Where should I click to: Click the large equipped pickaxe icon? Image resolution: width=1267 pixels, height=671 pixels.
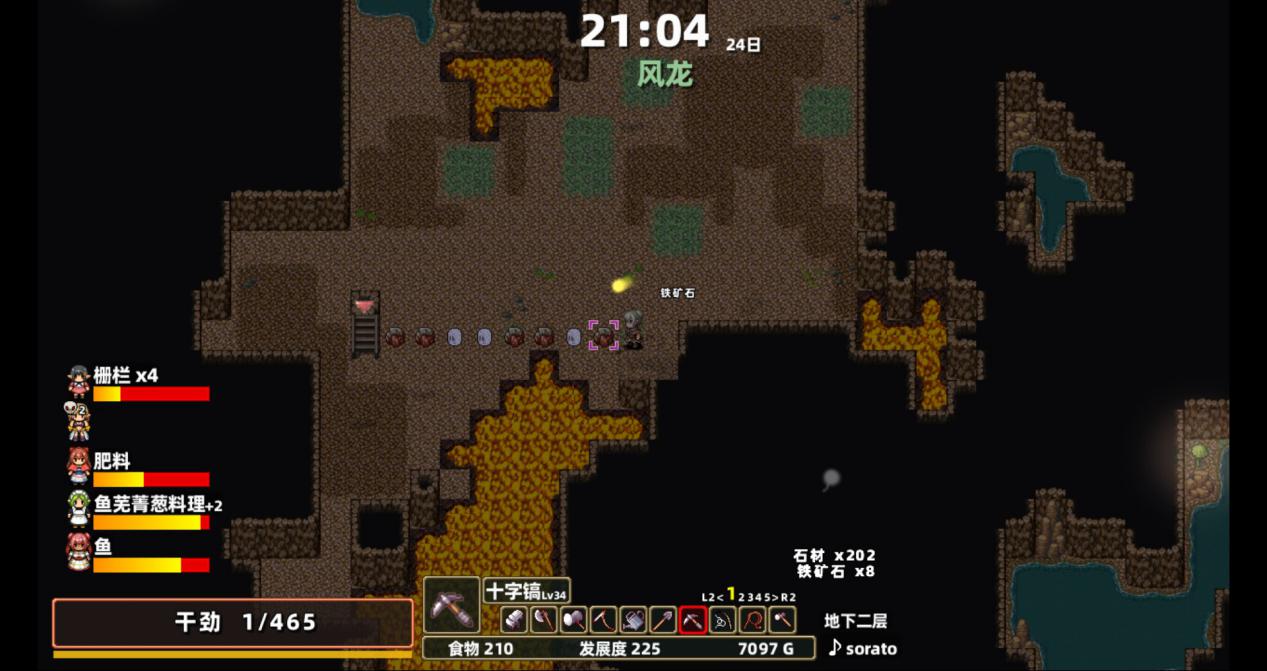452,605
